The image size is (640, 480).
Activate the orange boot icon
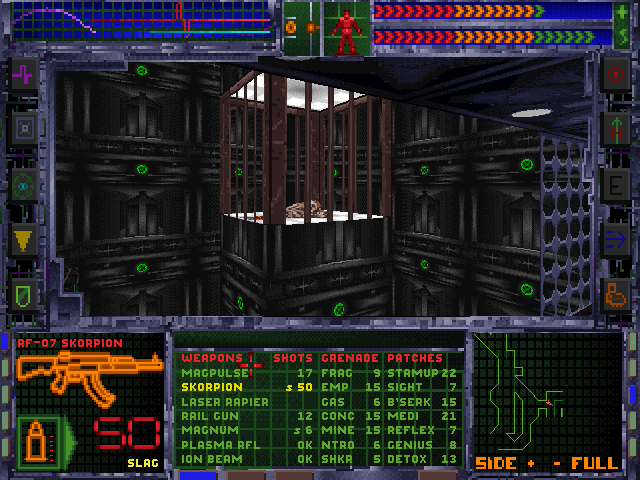(x=615, y=293)
